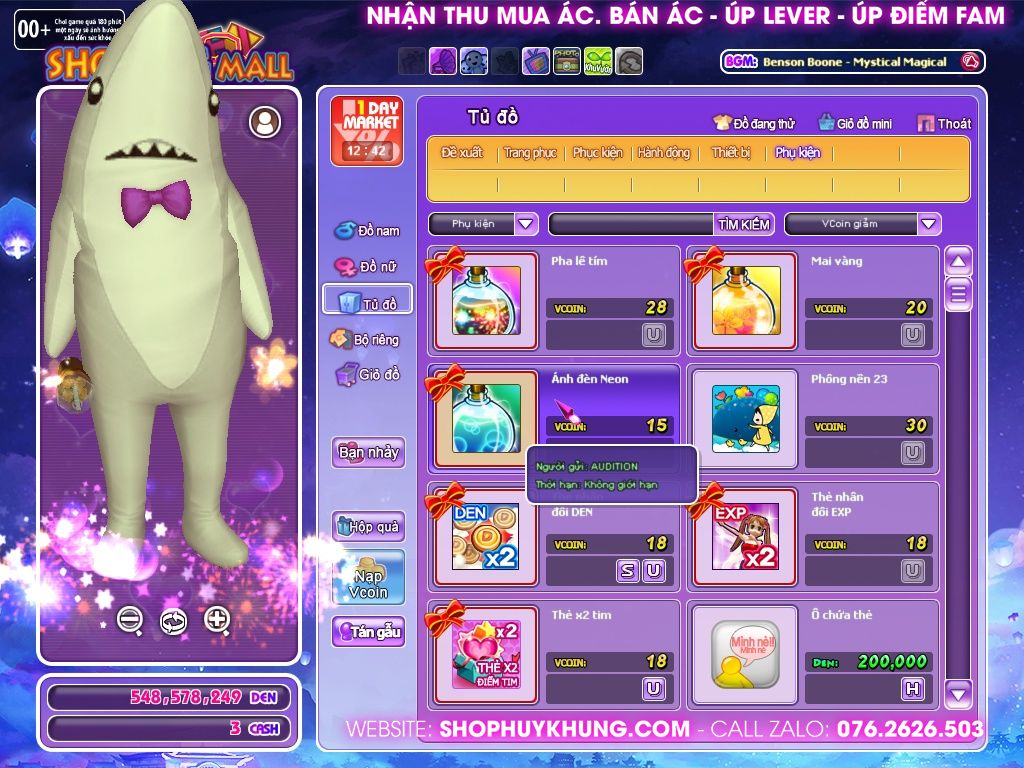Click the Nạp Vcoin button

coord(368,577)
